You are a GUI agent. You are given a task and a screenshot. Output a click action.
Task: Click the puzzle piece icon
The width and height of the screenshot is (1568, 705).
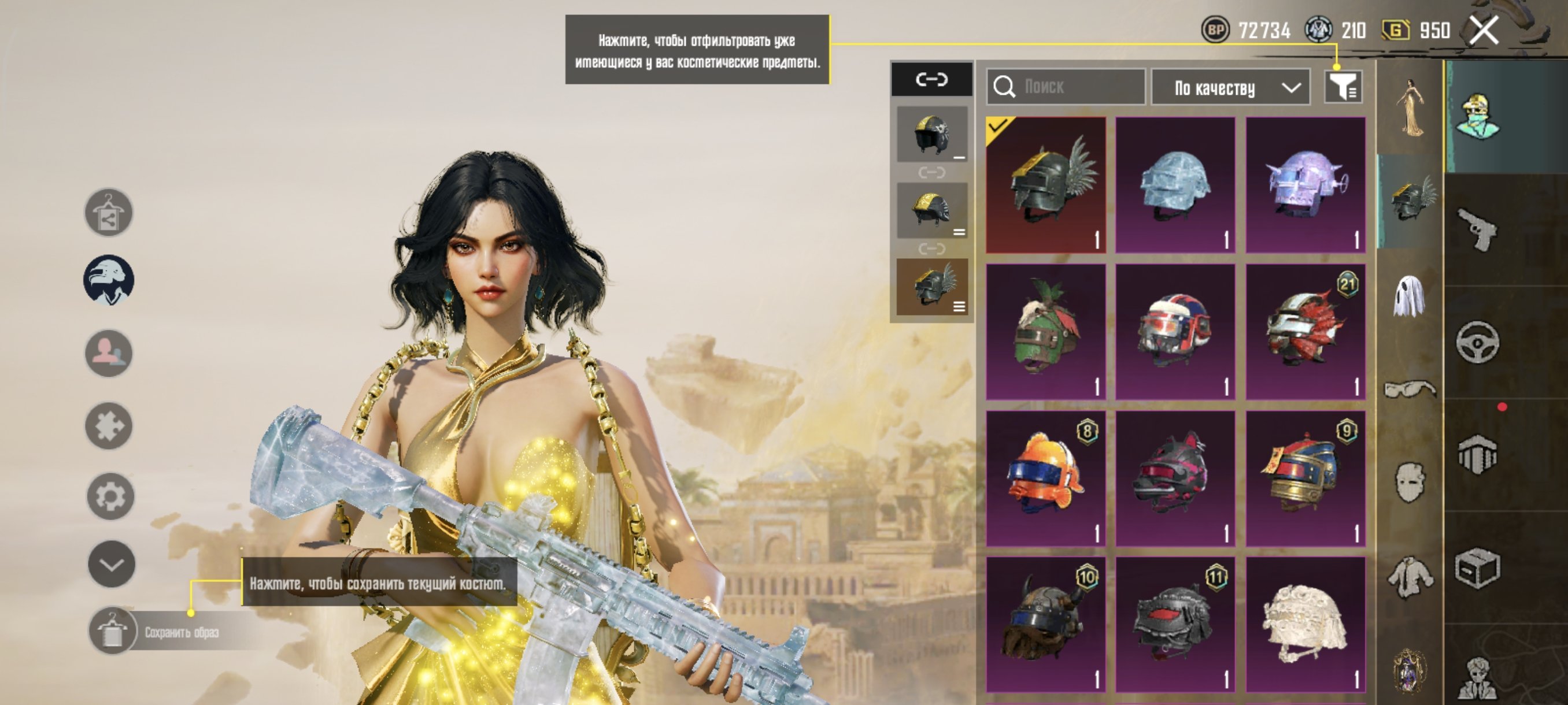109,426
